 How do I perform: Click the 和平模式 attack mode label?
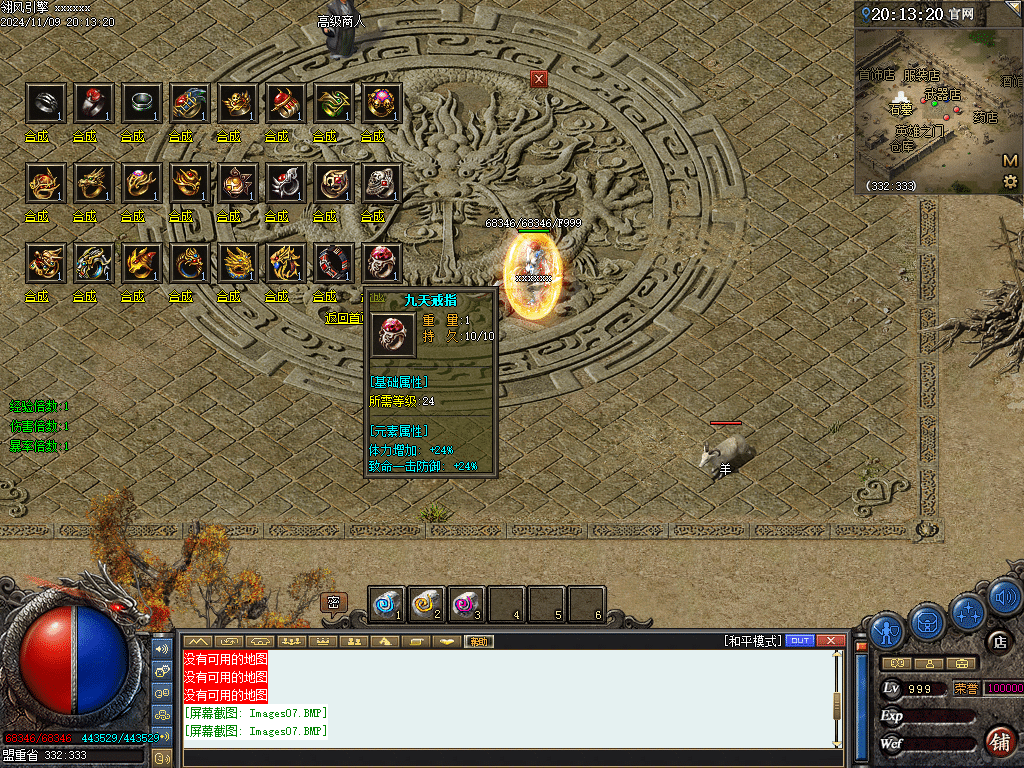coord(753,641)
